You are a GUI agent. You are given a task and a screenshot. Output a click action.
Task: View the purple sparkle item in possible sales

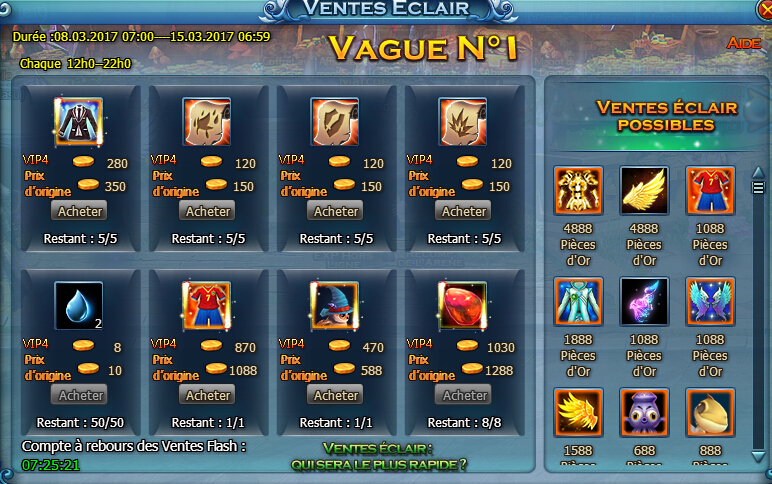[x=644, y=302]
